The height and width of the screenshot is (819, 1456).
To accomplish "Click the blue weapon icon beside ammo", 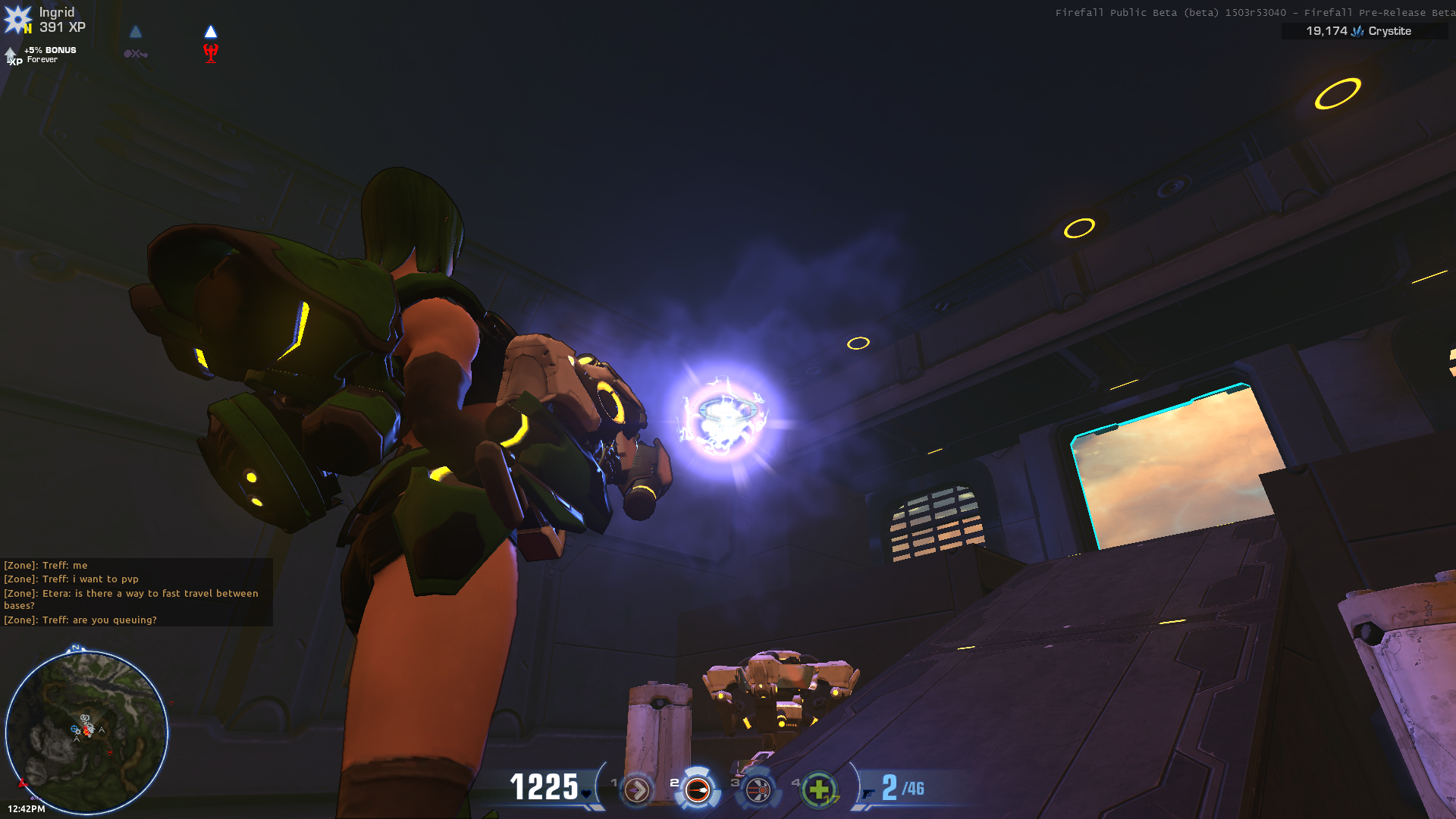I will [868, 793].
